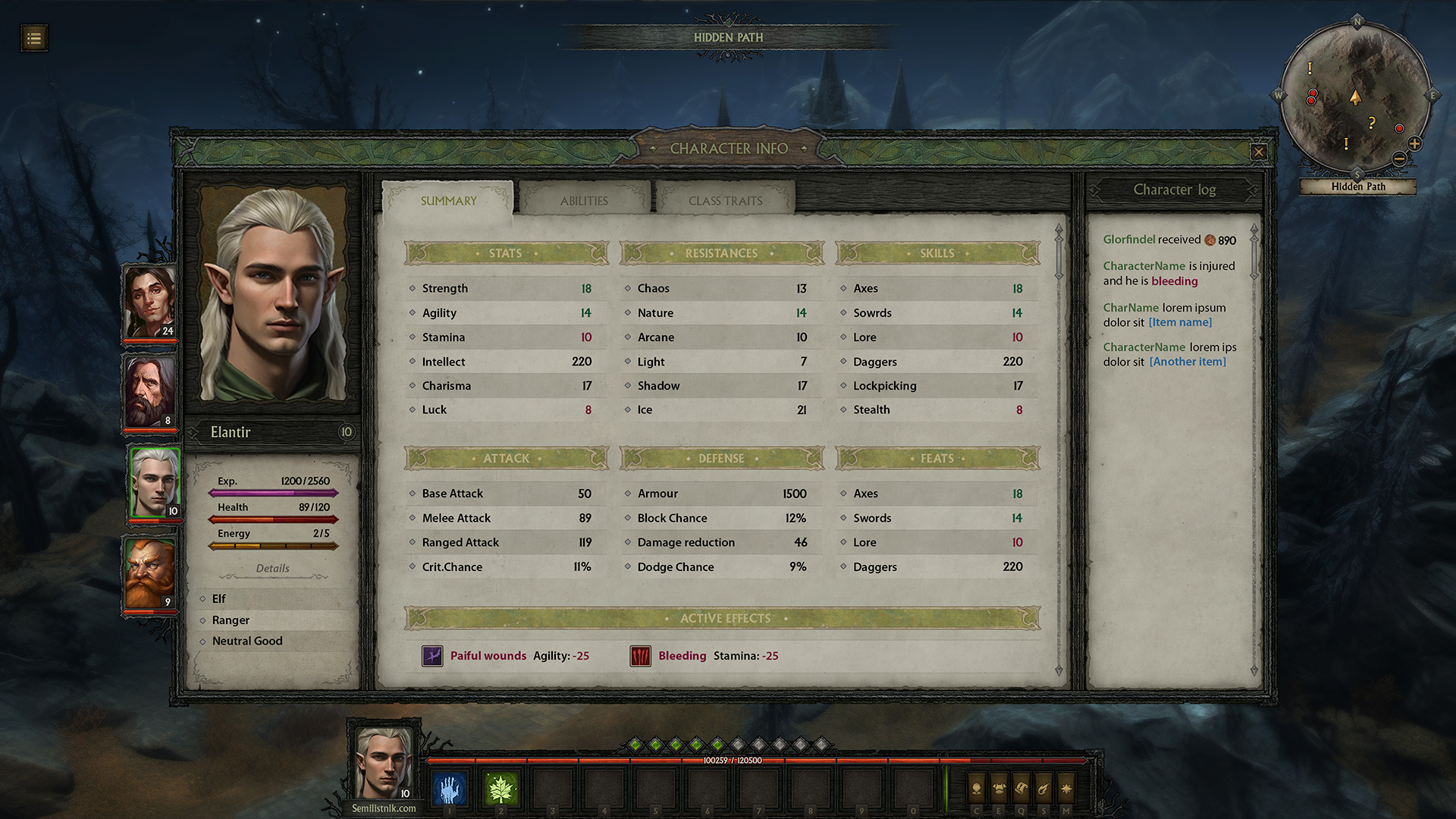Open the Class Traits tab
This screenshot has width=1456, height=819.
[x=724, y=200]
